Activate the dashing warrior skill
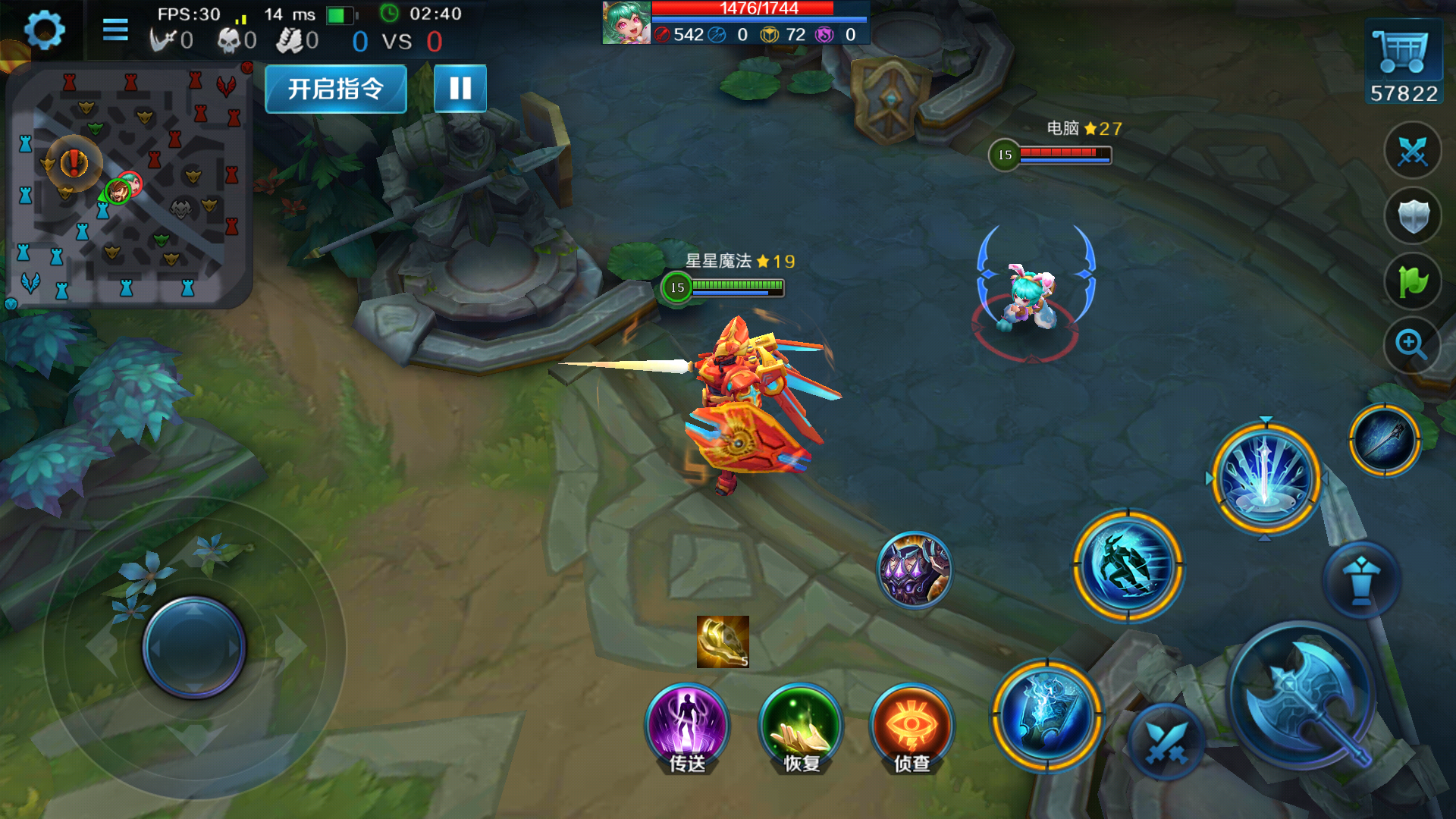This screenshot has height=819, width=1456. 1128,566
